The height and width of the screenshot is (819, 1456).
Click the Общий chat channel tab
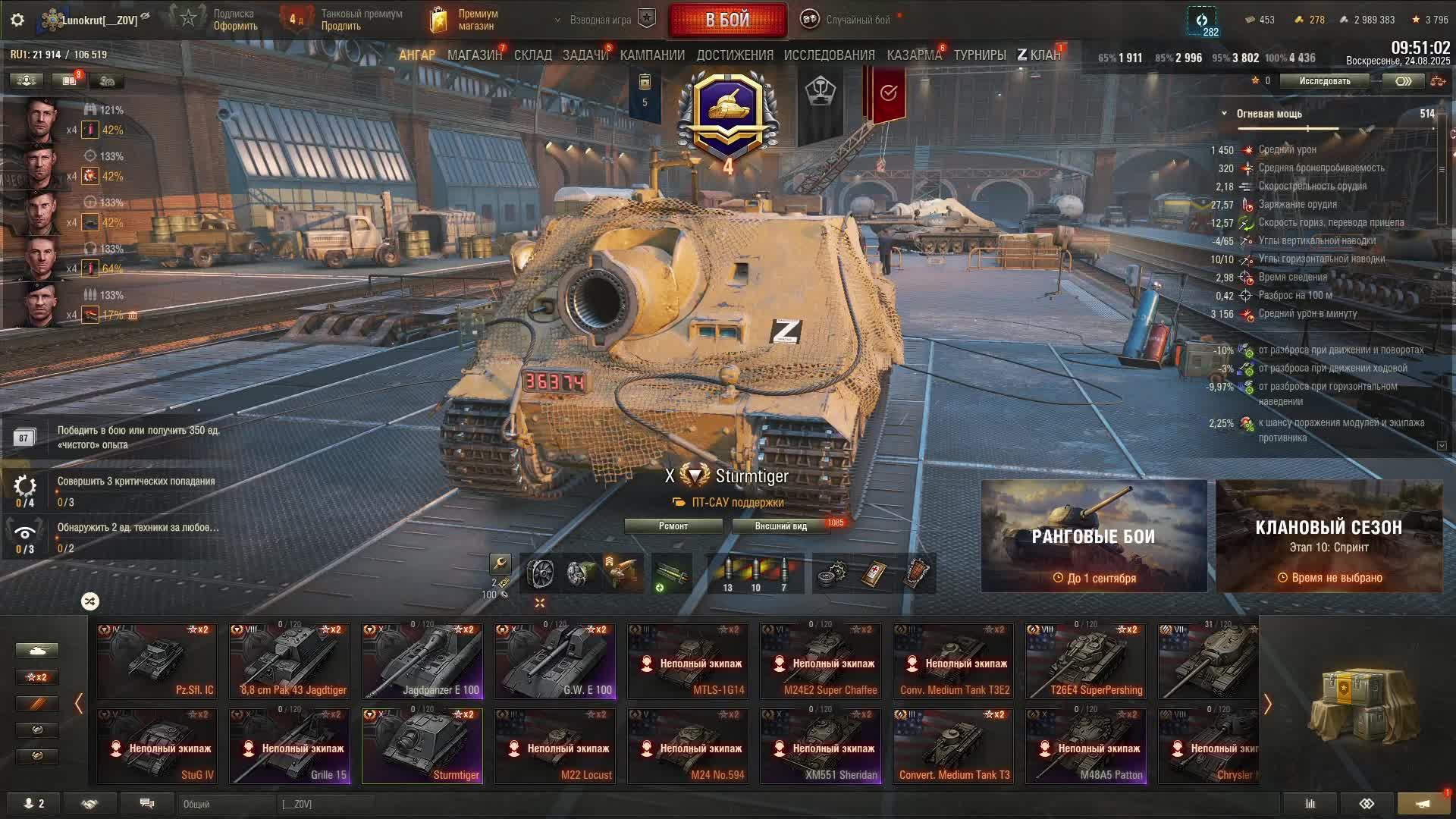(226, 804)
